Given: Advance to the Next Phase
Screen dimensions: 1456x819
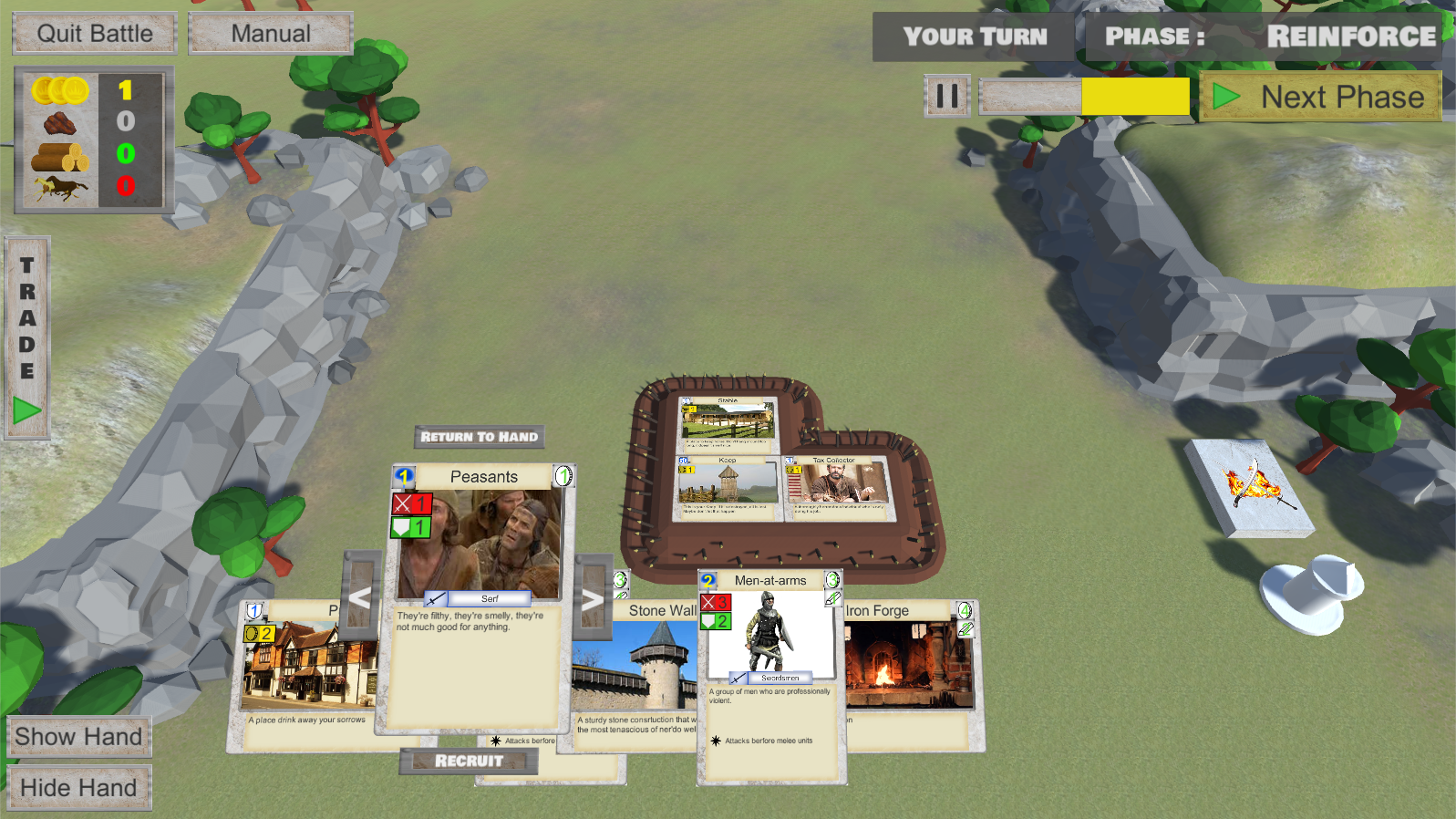Looking at the screenshot, I should (x=1321, y=97).
